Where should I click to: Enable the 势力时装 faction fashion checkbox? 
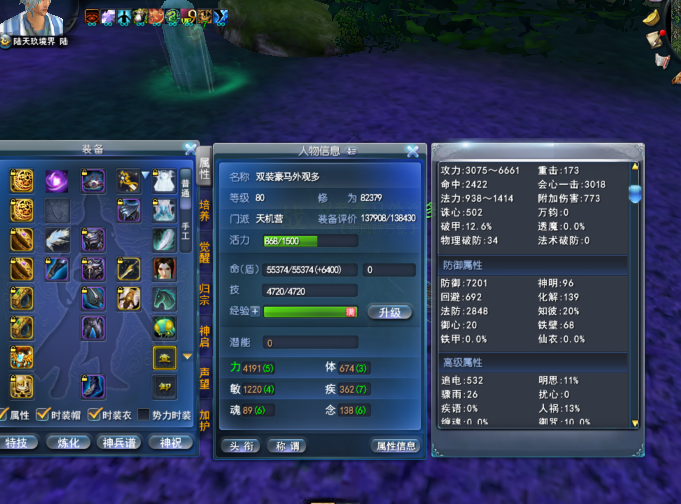pyautogui.click(x=145, y=415)
